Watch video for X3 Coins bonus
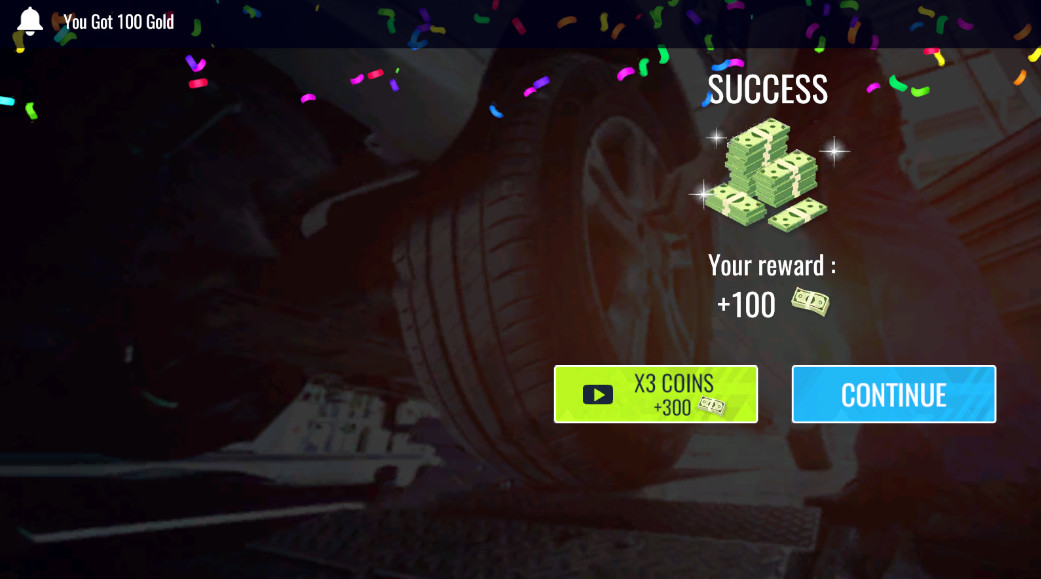Screen dimensions: 1041x579 655,394
